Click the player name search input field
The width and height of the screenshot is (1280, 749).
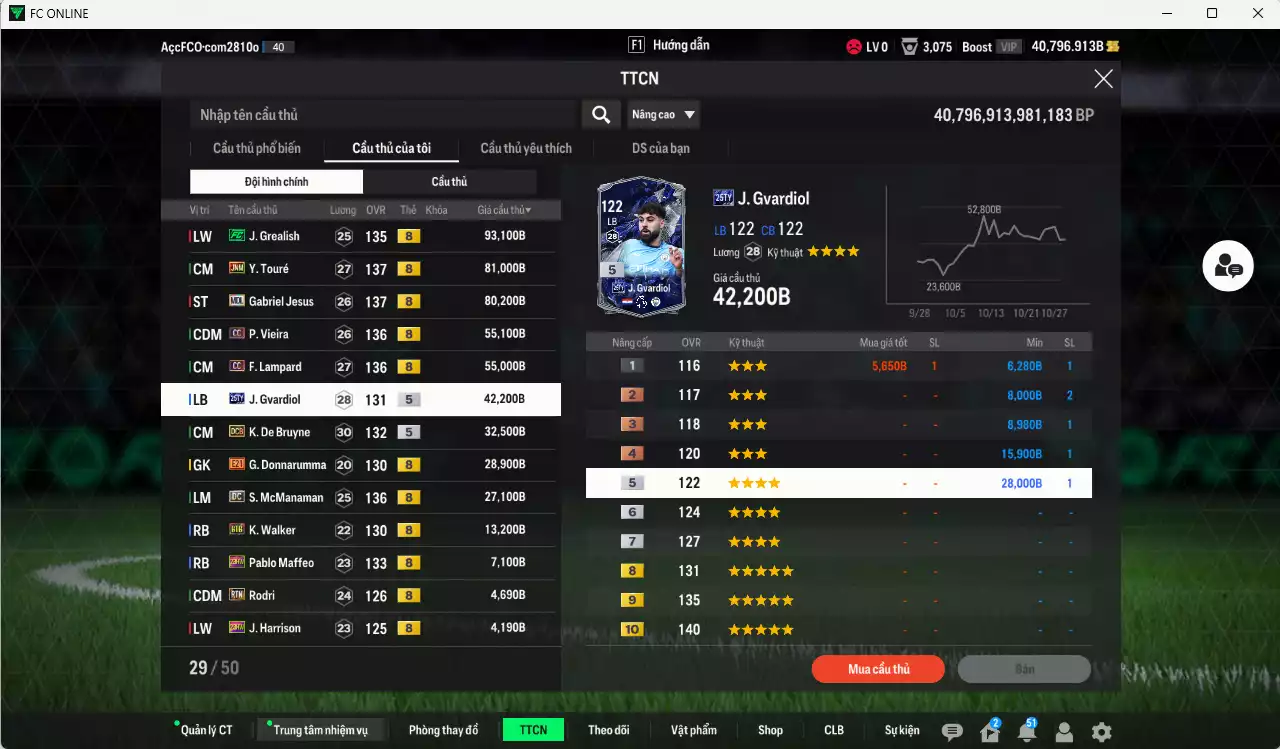coord(380,114)
